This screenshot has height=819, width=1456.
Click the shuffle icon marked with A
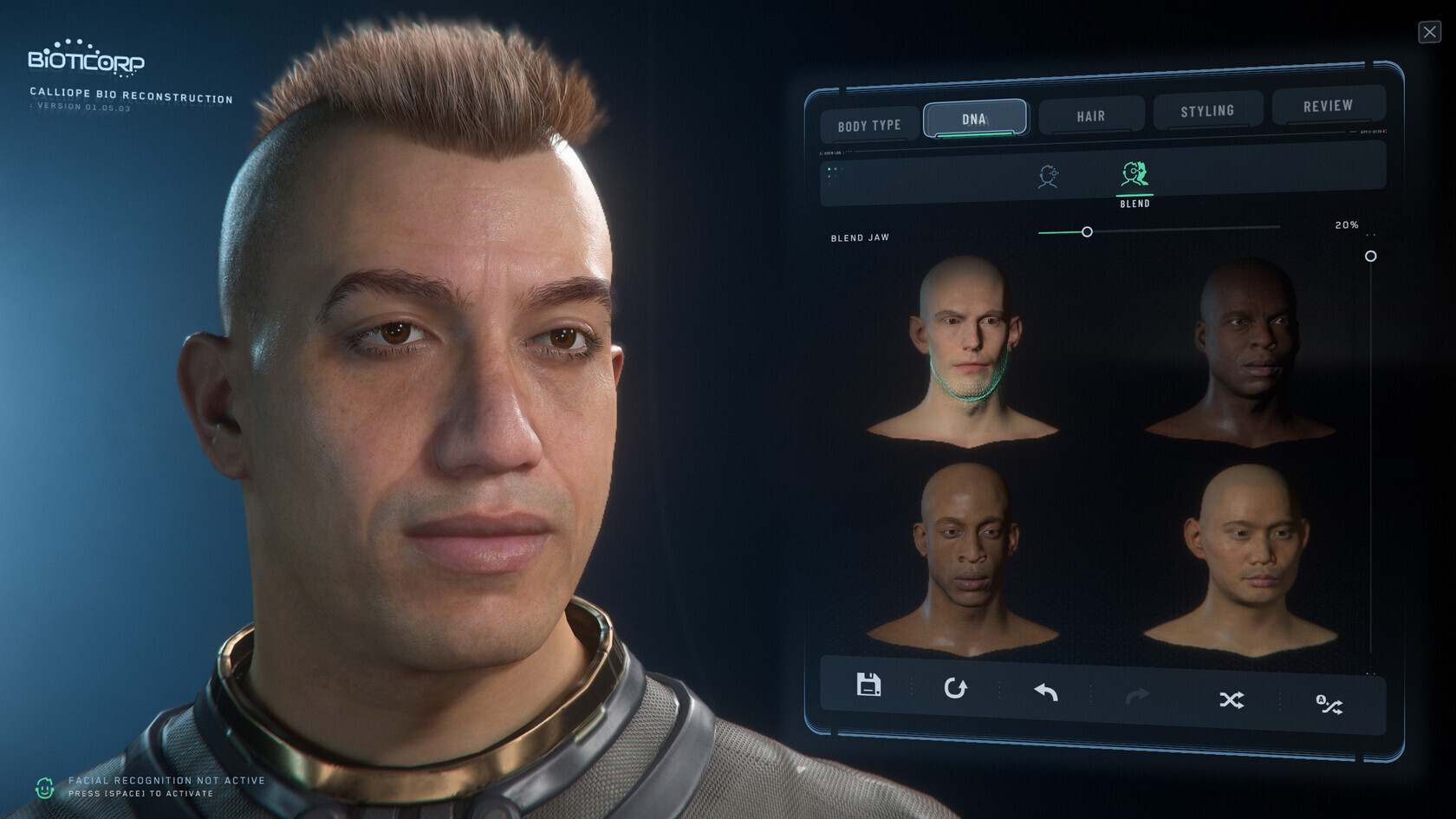(x=1329, y=705)
